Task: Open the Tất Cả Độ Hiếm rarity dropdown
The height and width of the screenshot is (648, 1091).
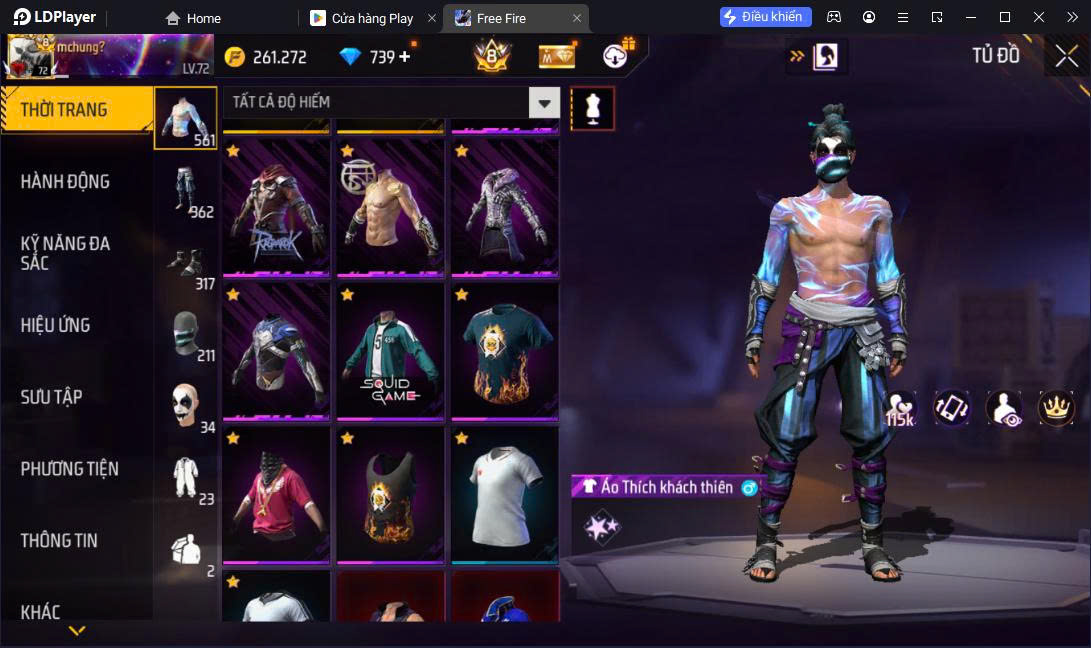Action: point(544,102)
